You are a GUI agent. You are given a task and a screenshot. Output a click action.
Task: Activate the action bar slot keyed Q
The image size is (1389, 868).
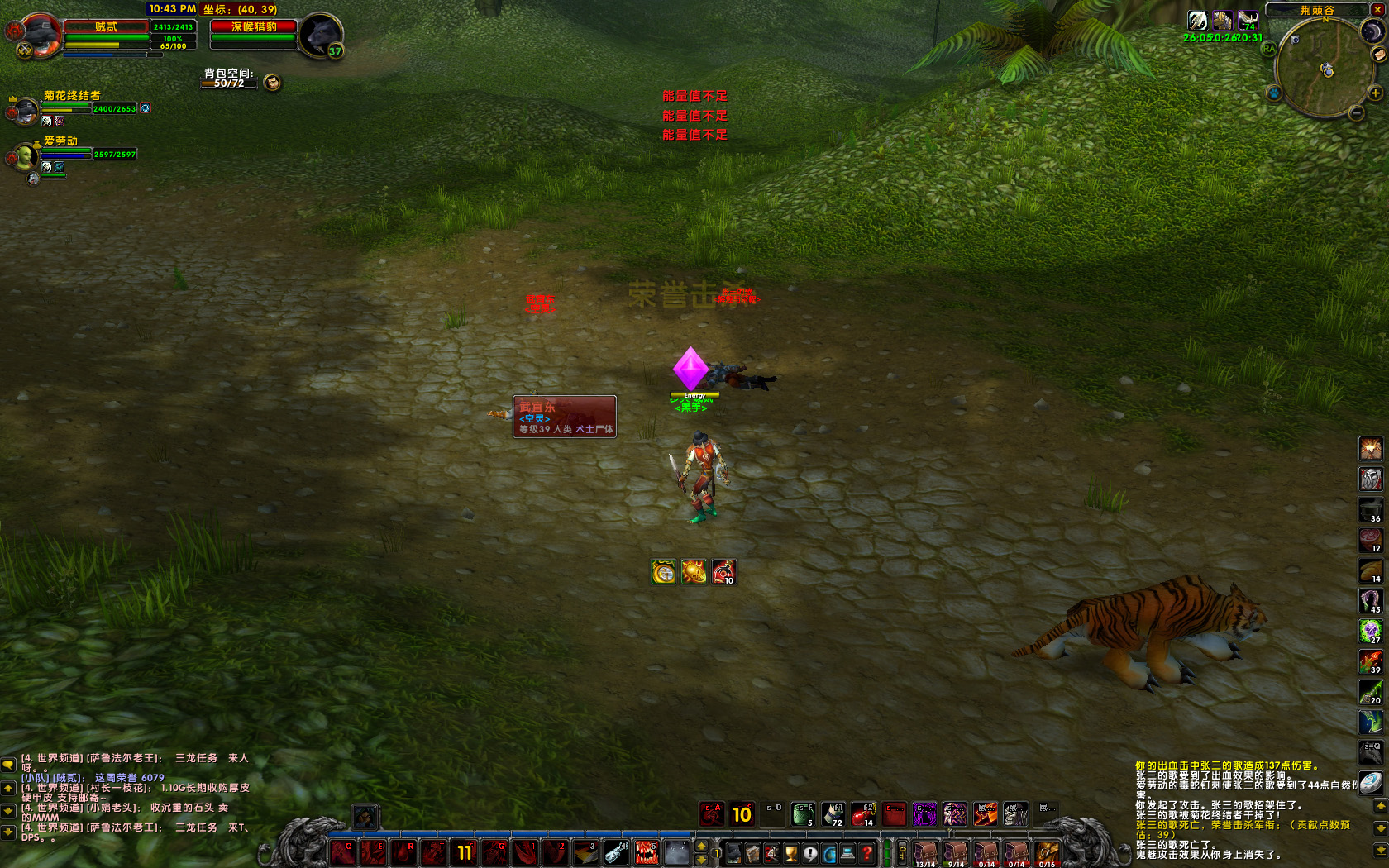(x=343, y=852)
